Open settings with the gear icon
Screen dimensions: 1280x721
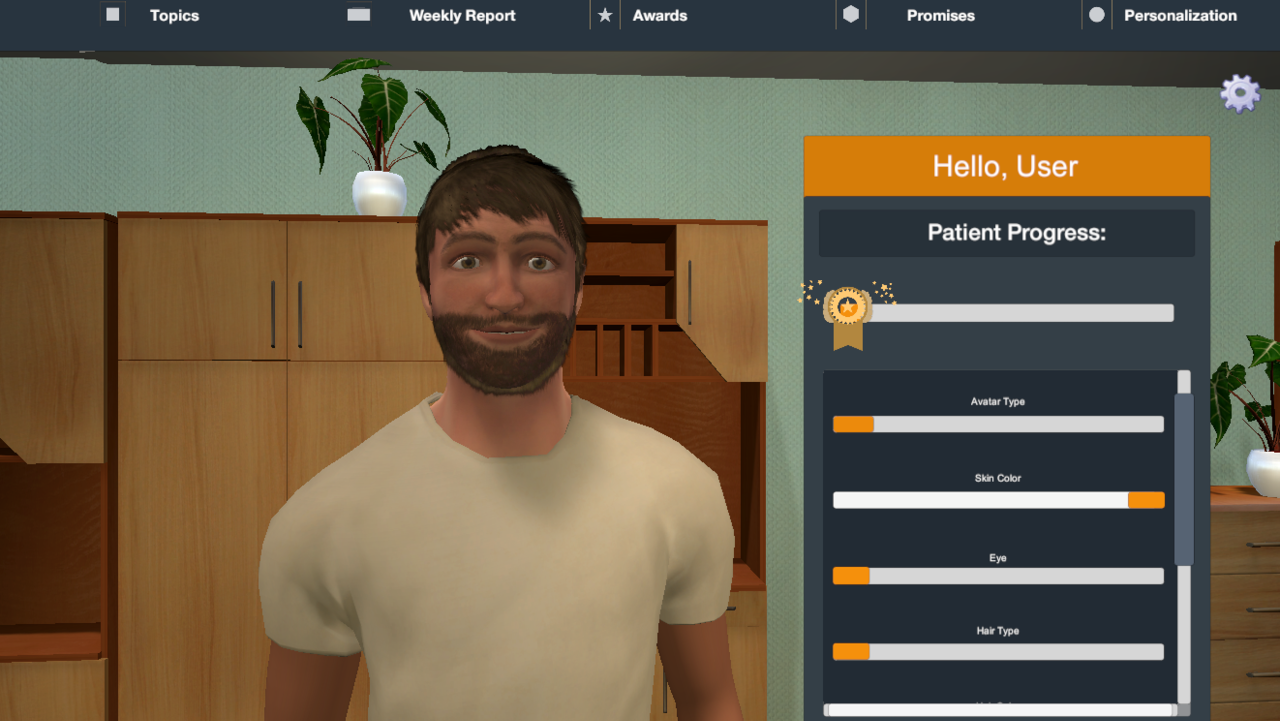point(1240,94)
